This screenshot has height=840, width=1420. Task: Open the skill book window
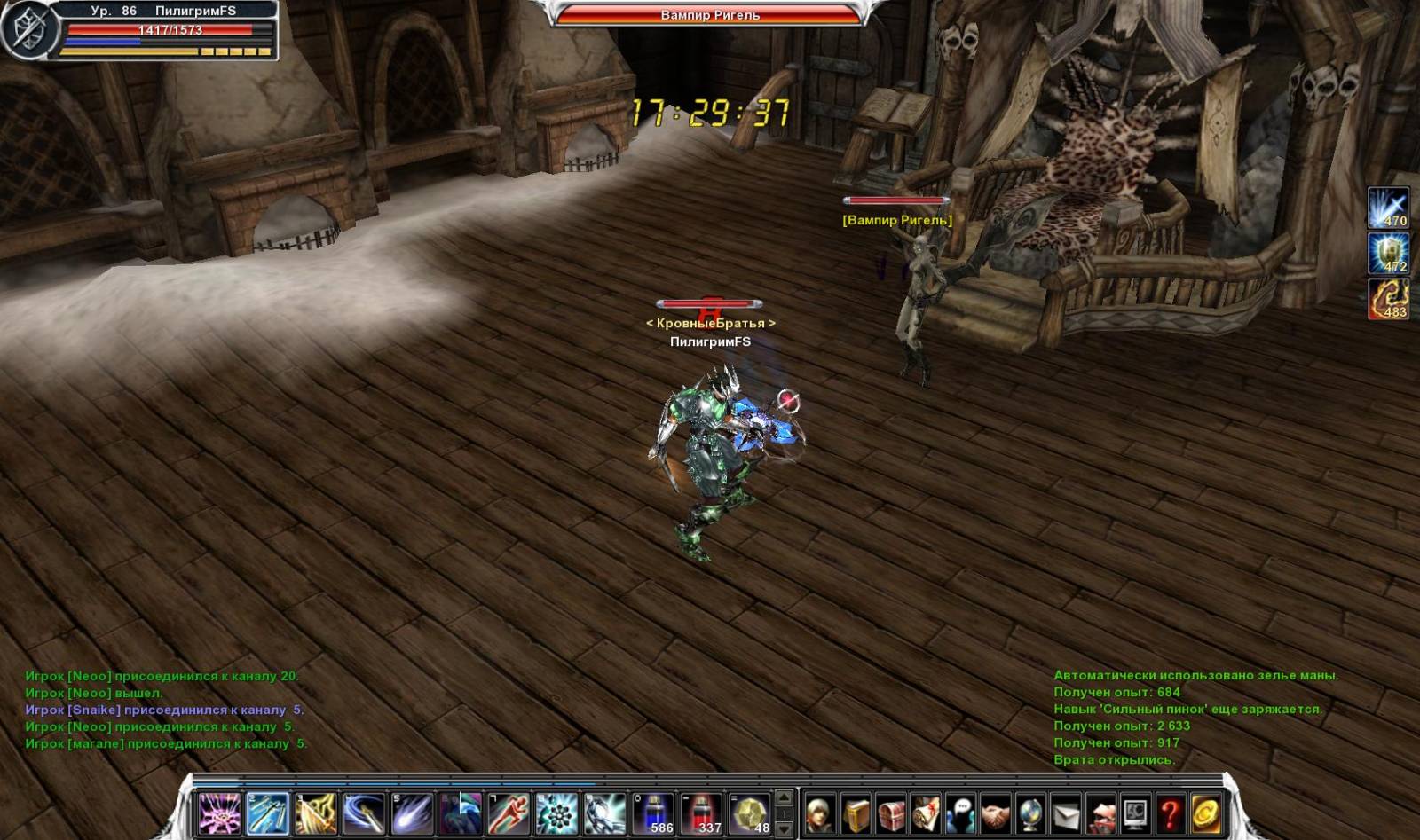pos(856,813)
